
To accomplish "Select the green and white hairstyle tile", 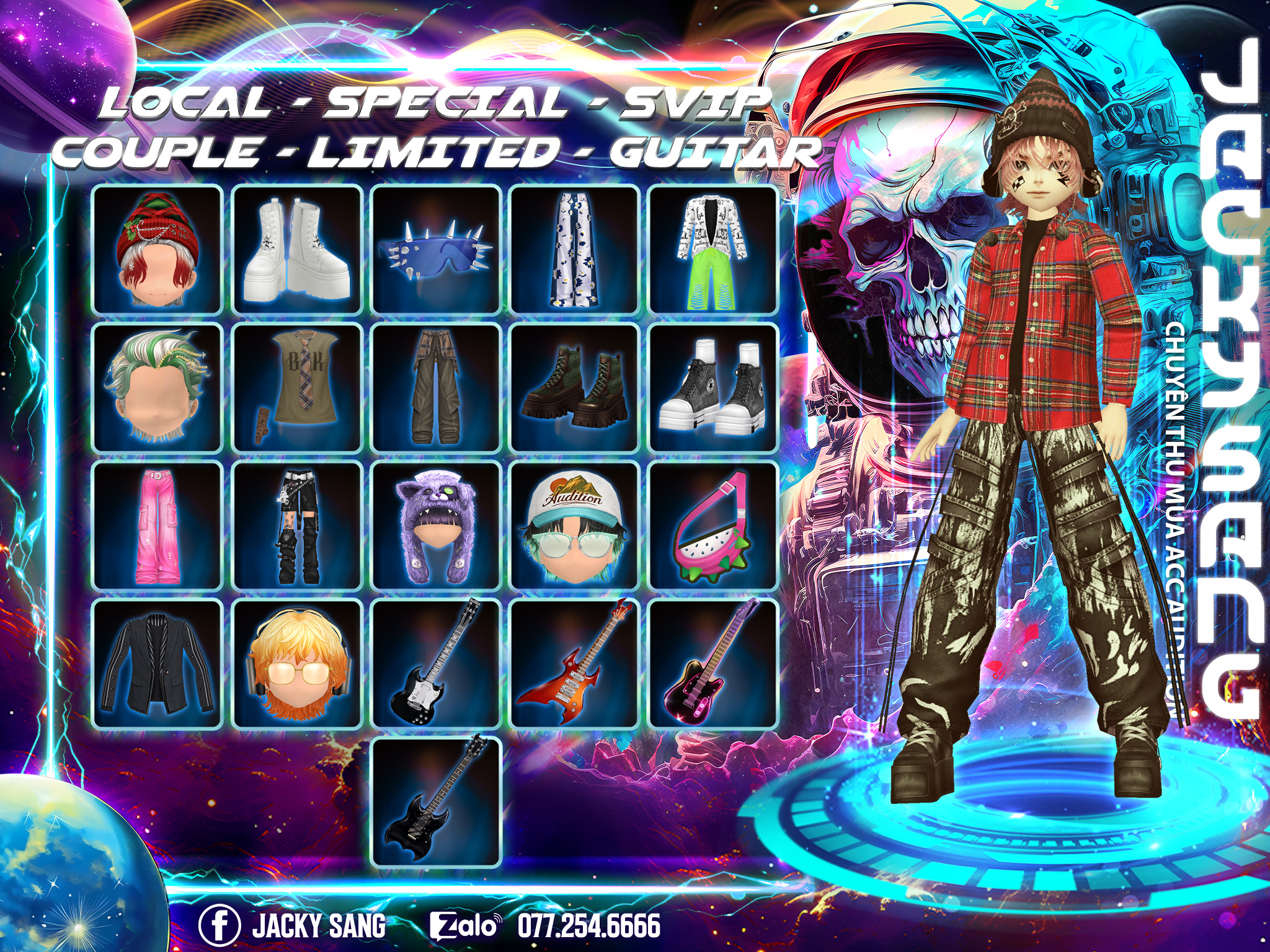I will [x=158, y=387].
